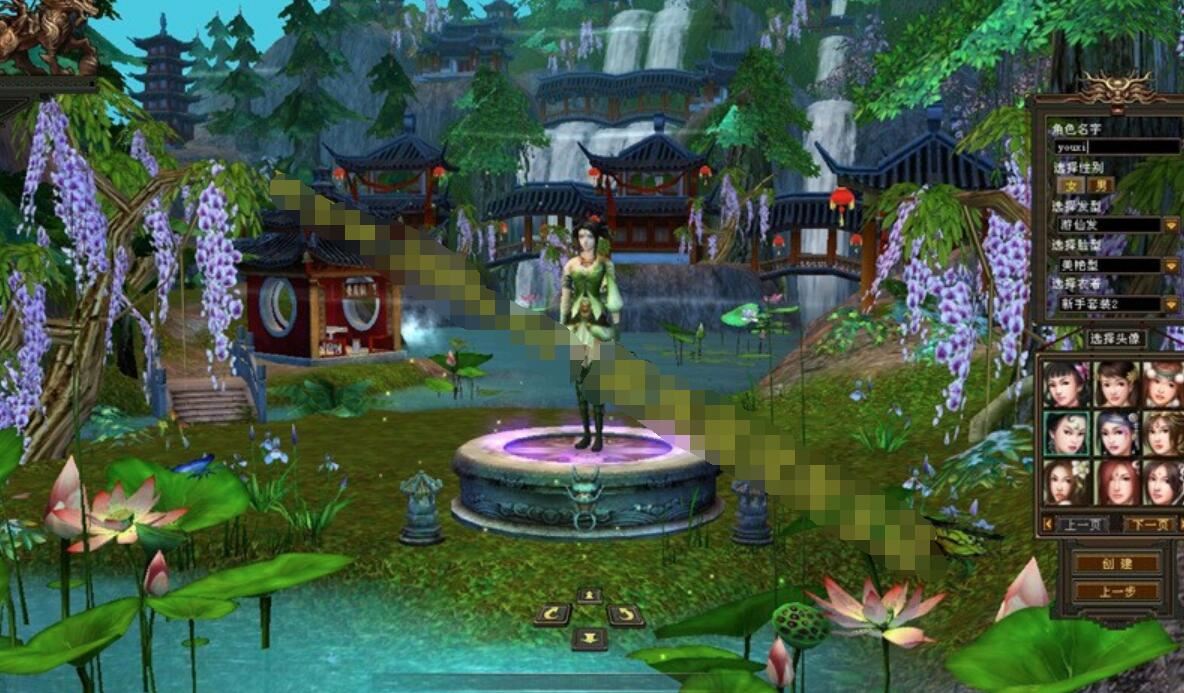This screenshot has width=1184, height=693.
Task: Rotate character with the left curved arrow
Action: (x=551, y=615)
